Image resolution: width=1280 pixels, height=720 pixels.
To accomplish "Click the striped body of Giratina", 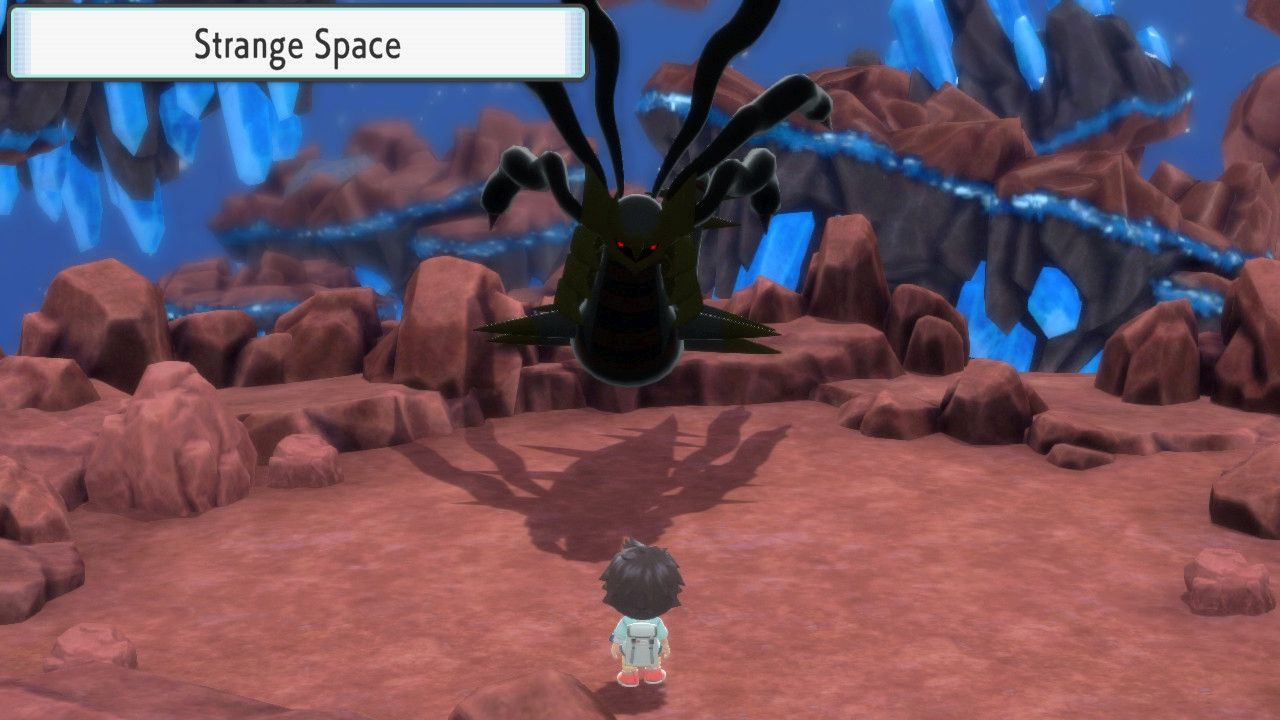I will [630, 320].
